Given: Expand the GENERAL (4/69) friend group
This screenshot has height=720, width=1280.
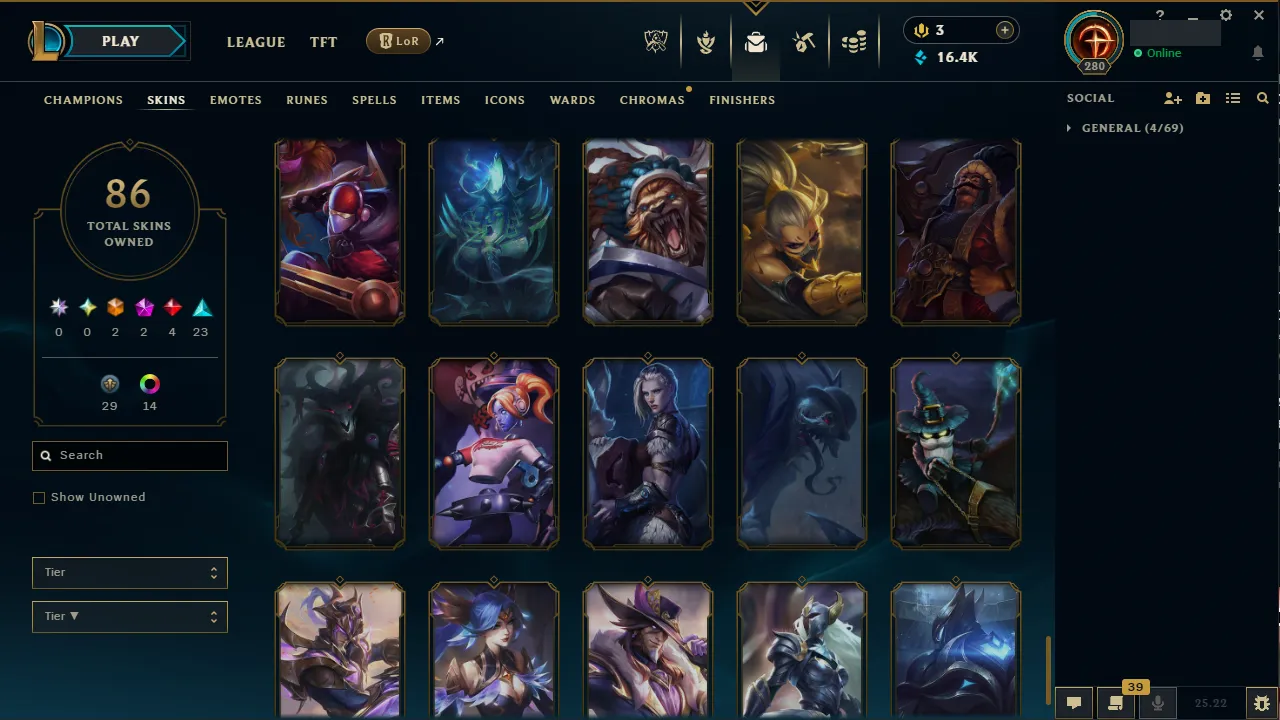Looking at the screenshot, I should point(1068,128).
